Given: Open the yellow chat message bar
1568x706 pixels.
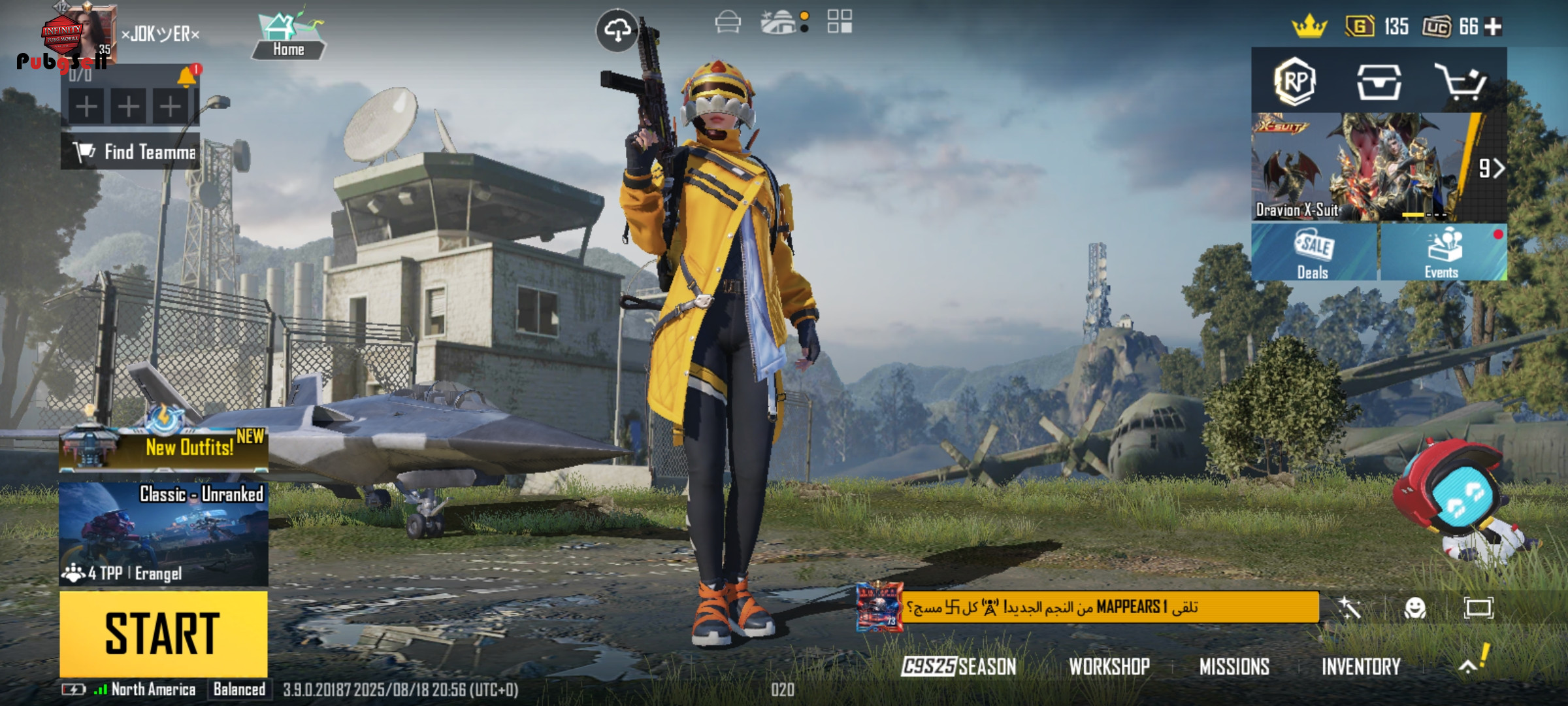Looking at the screenshot, I should tap(1109, 607).
